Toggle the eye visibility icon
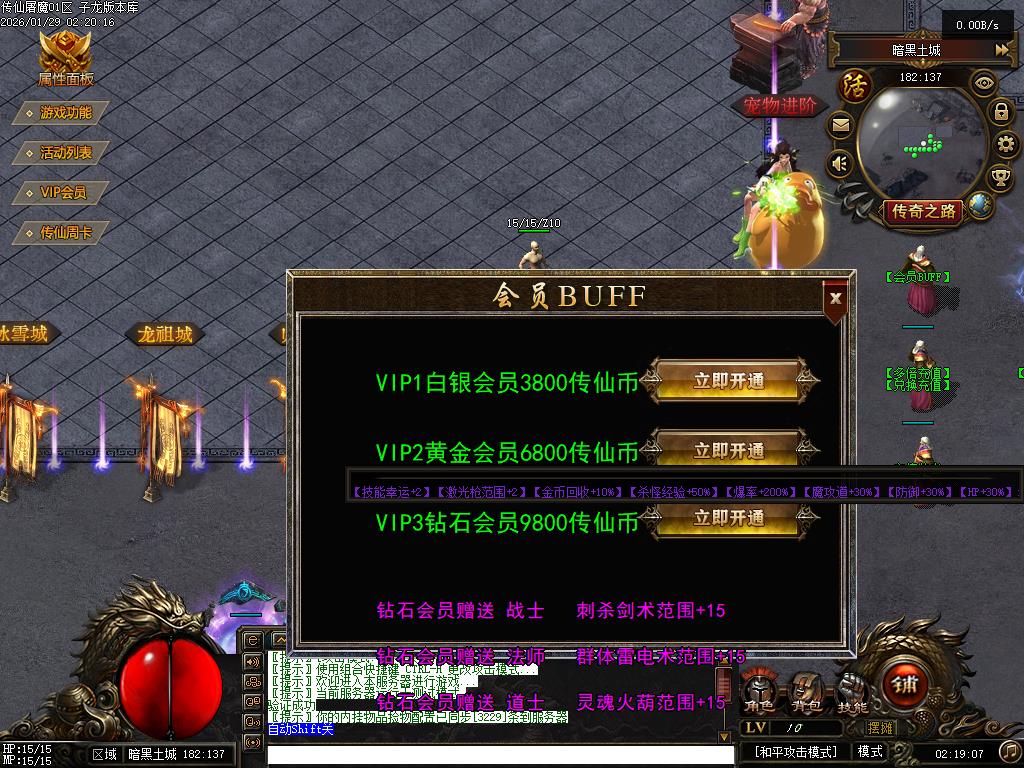Screen dimensions: 1024x768 (984, 82)
